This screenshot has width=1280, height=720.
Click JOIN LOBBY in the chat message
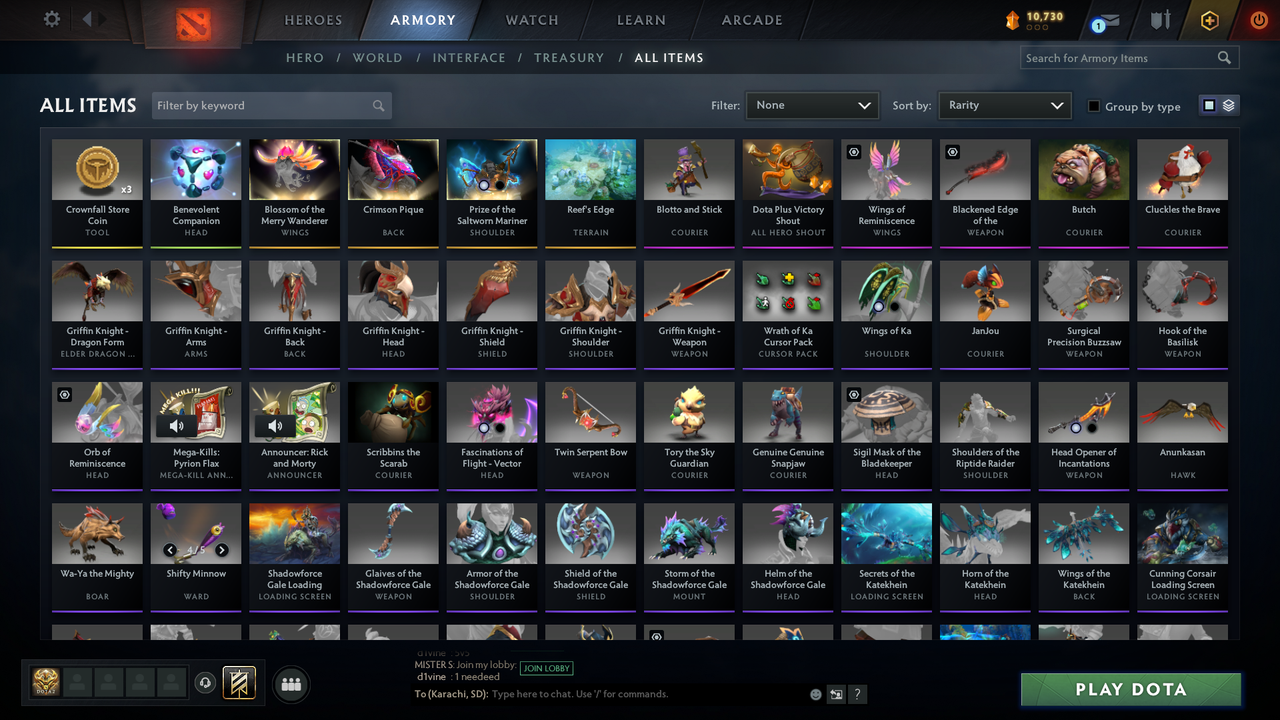coord(546,668)
